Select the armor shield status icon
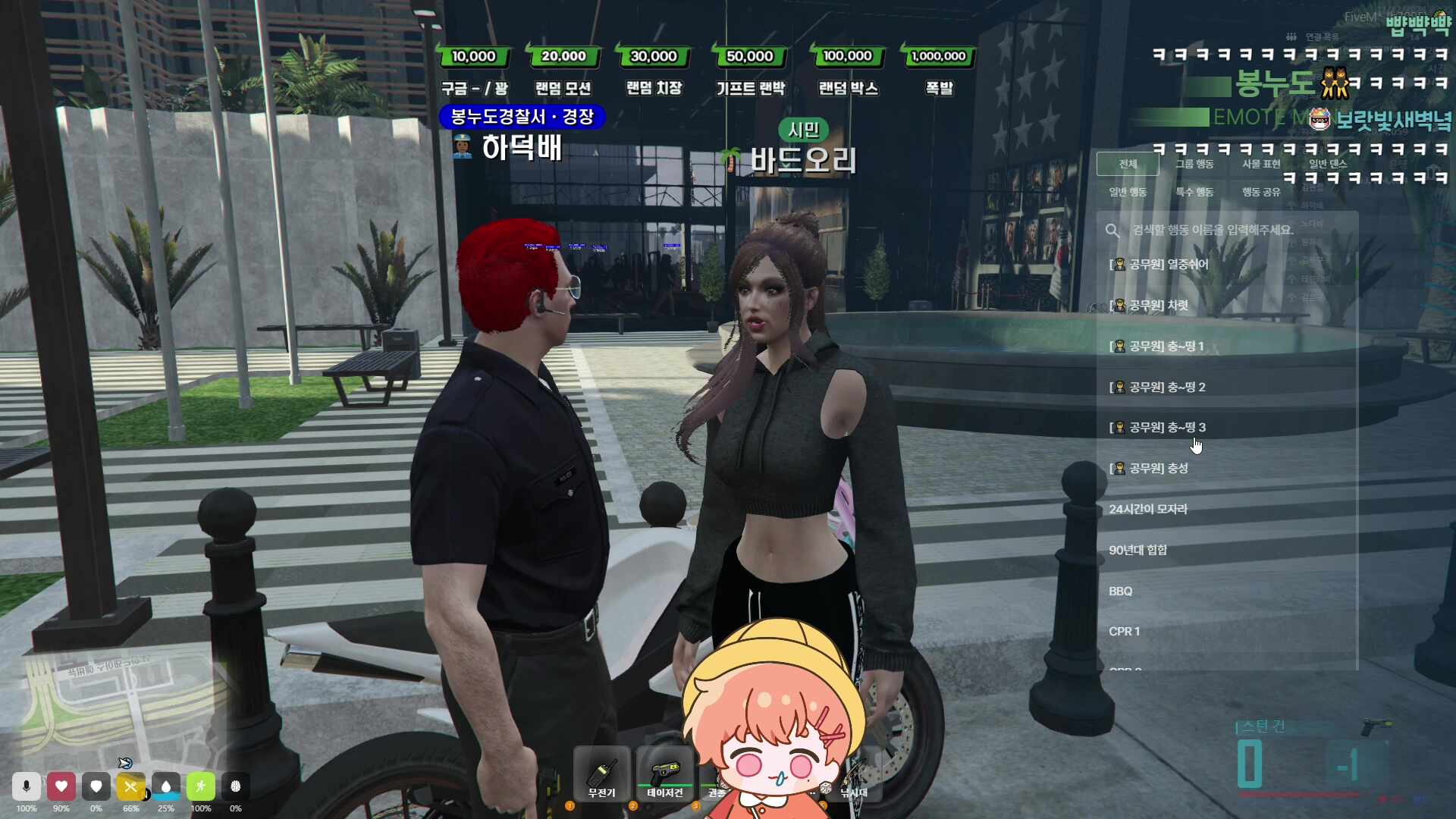 pos(96,786)
